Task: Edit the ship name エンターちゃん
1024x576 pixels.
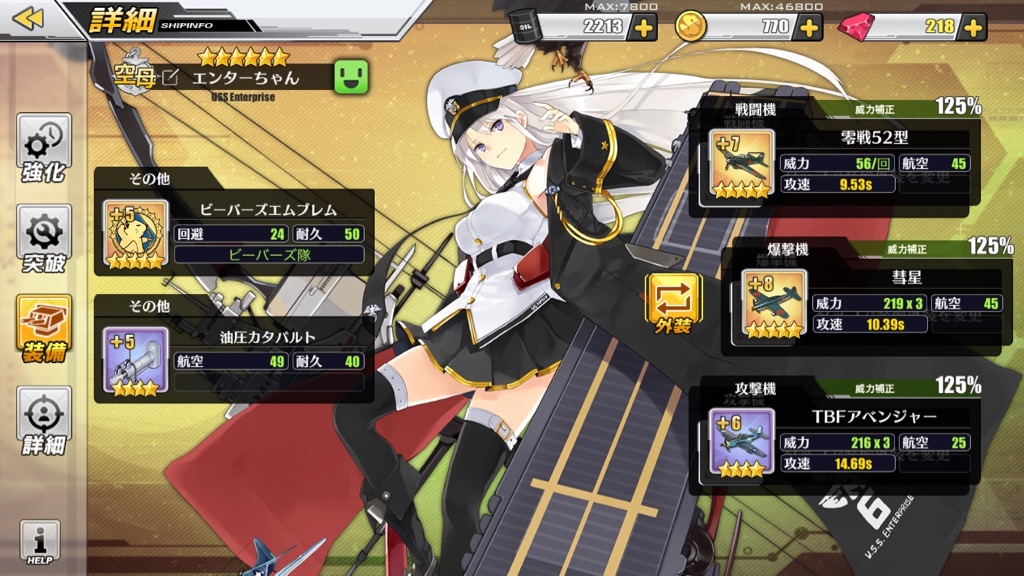Action: [x=171, y=77]
